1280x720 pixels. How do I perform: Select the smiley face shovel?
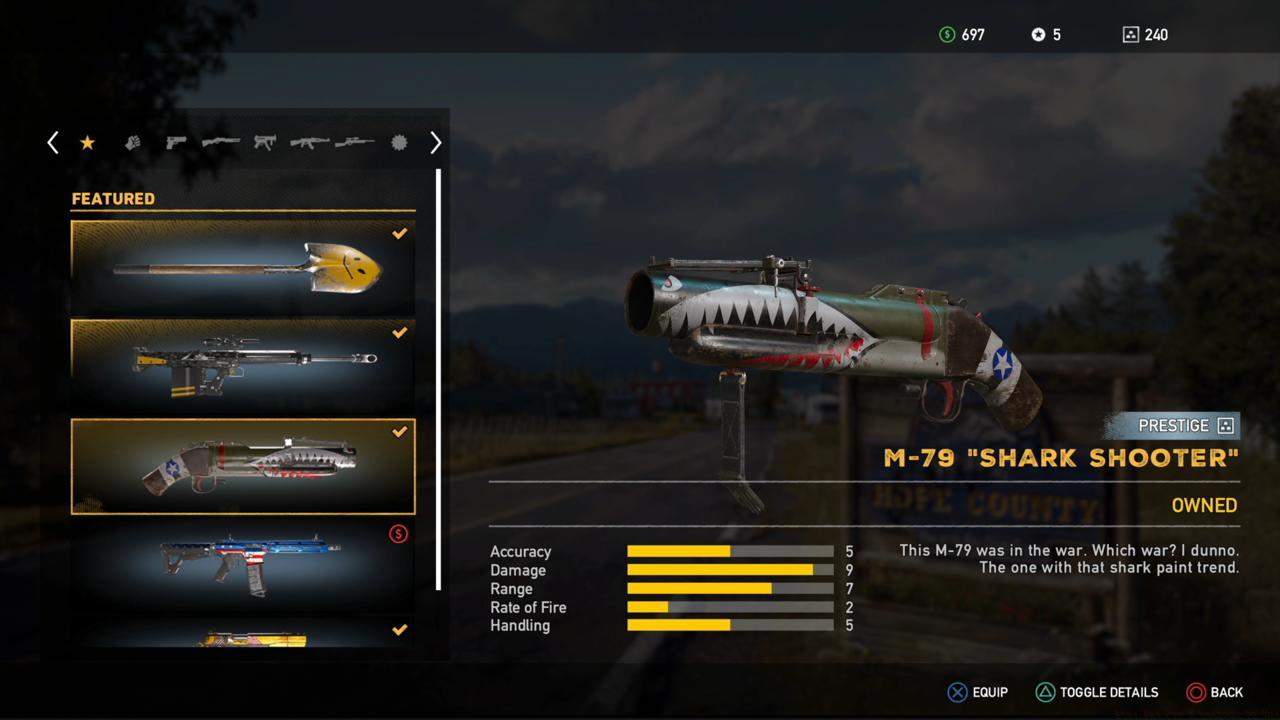(x=243, y=266)
